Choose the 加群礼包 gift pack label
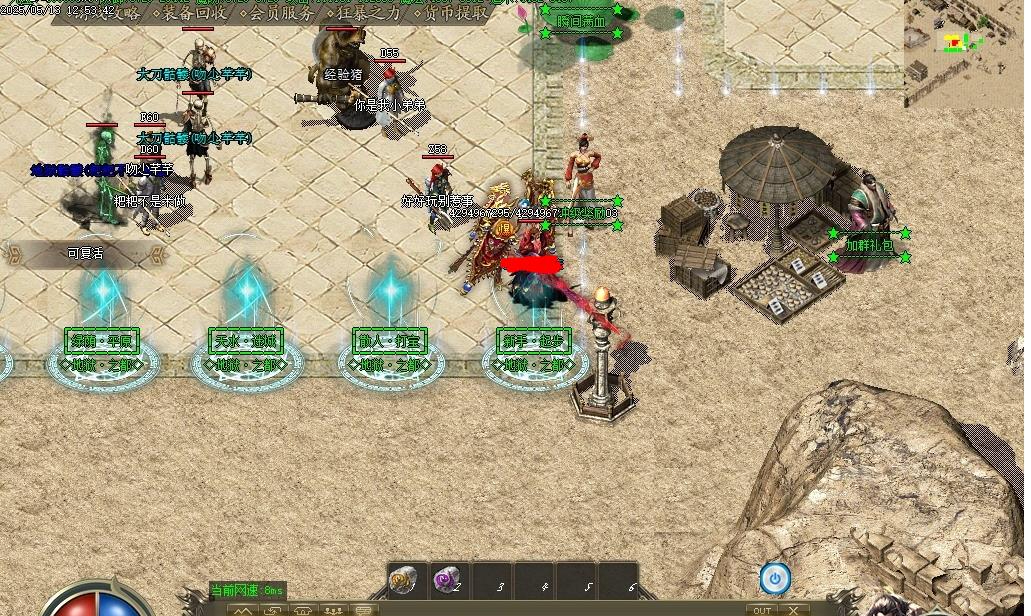The height and width of the screenshot is (616, 1031). tap(870, 245)
